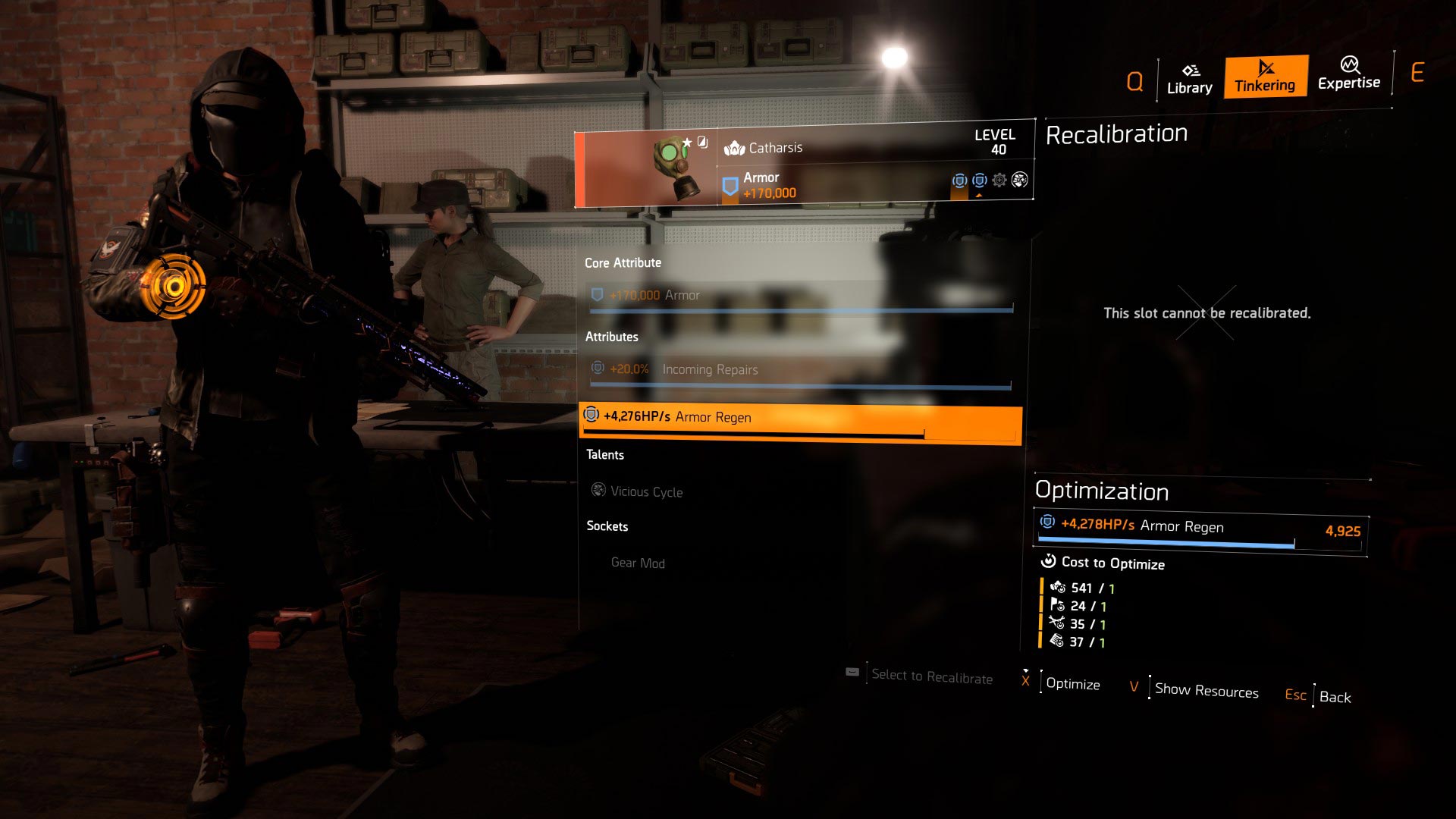Expand the Sockets section
Screen dimensions: 1456x819
[x=607, y=526]
